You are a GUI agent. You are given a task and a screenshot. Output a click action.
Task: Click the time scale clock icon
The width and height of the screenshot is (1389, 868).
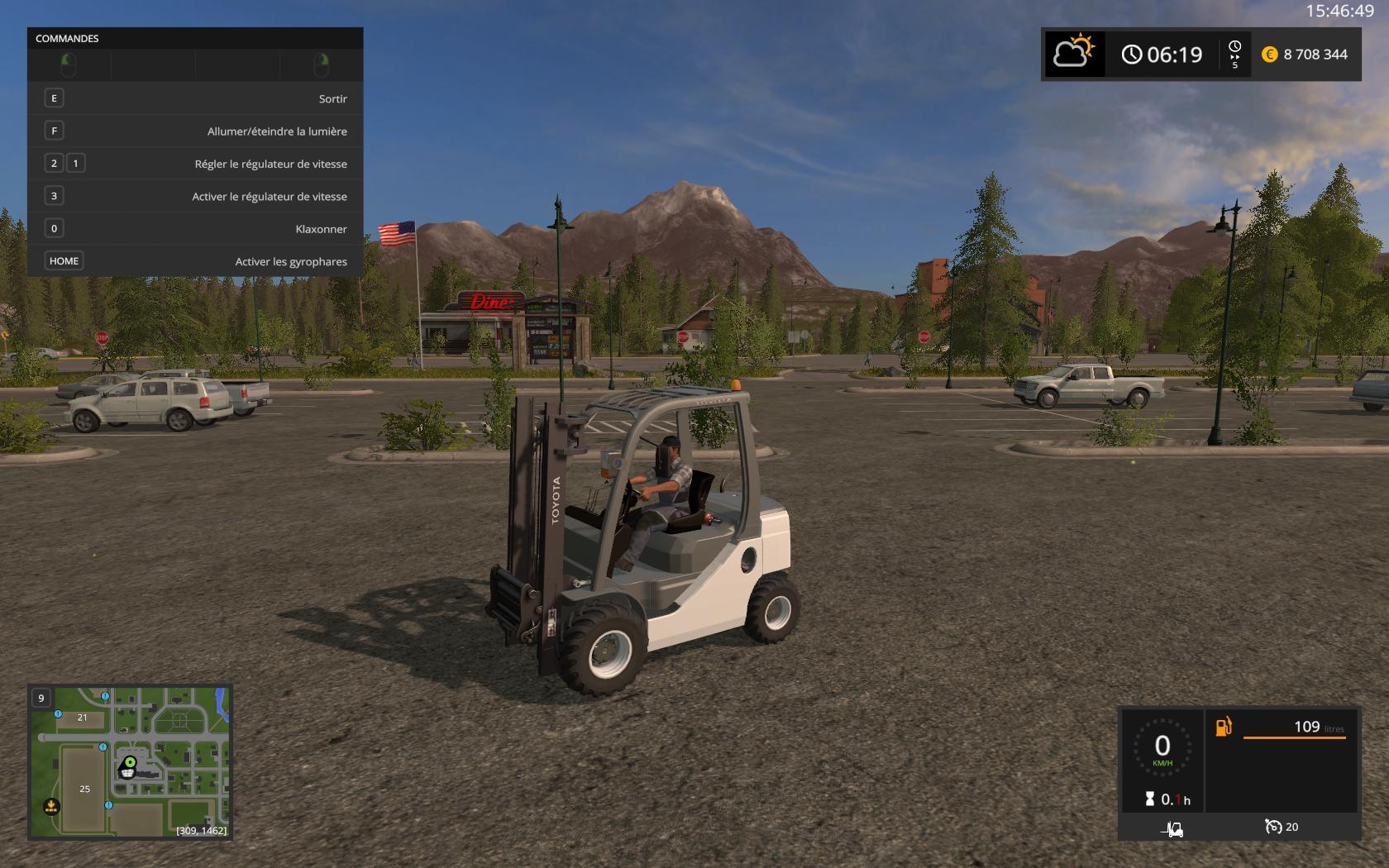click(1234, 49)
